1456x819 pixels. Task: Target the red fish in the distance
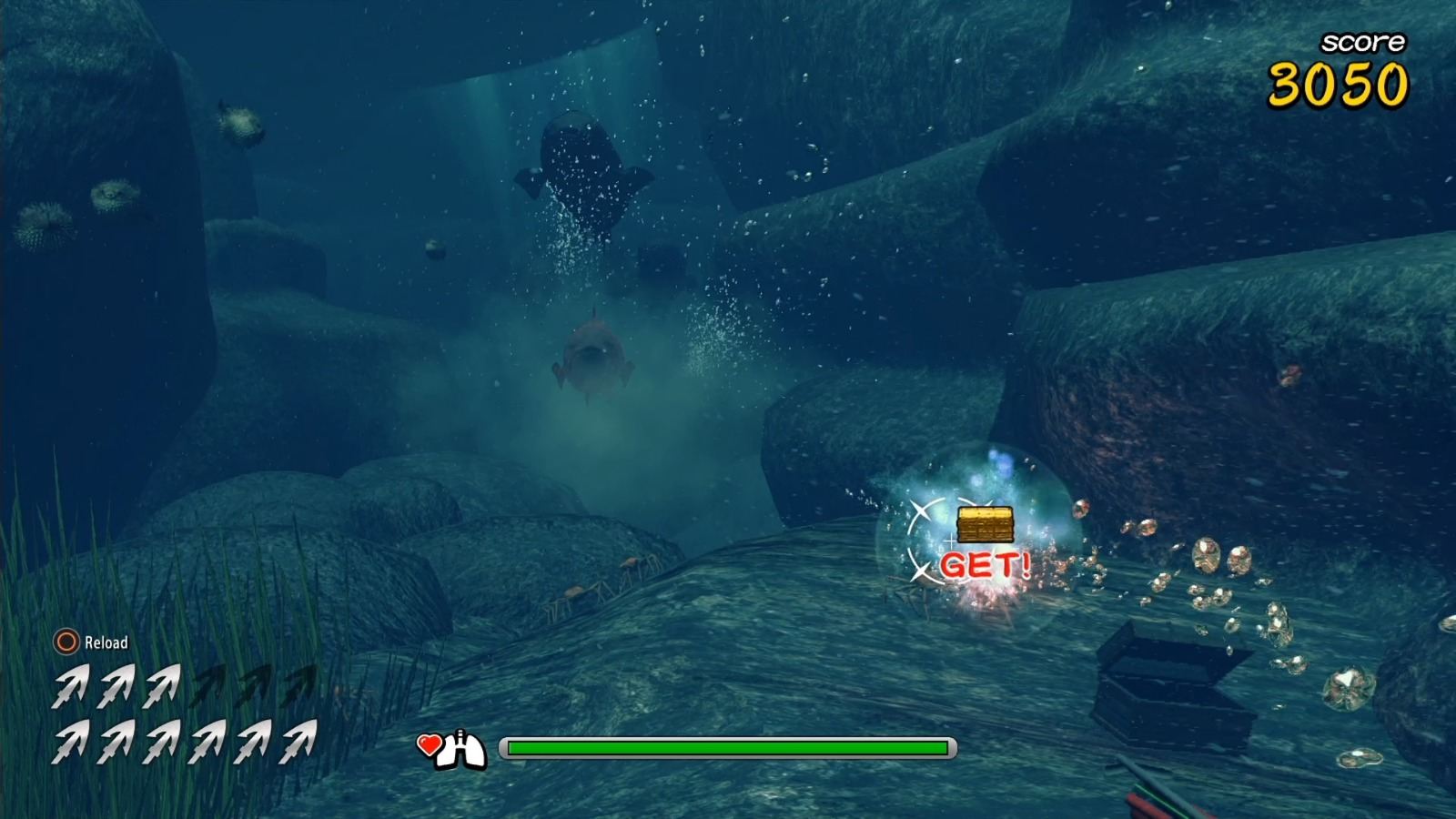tap(591, 355)
